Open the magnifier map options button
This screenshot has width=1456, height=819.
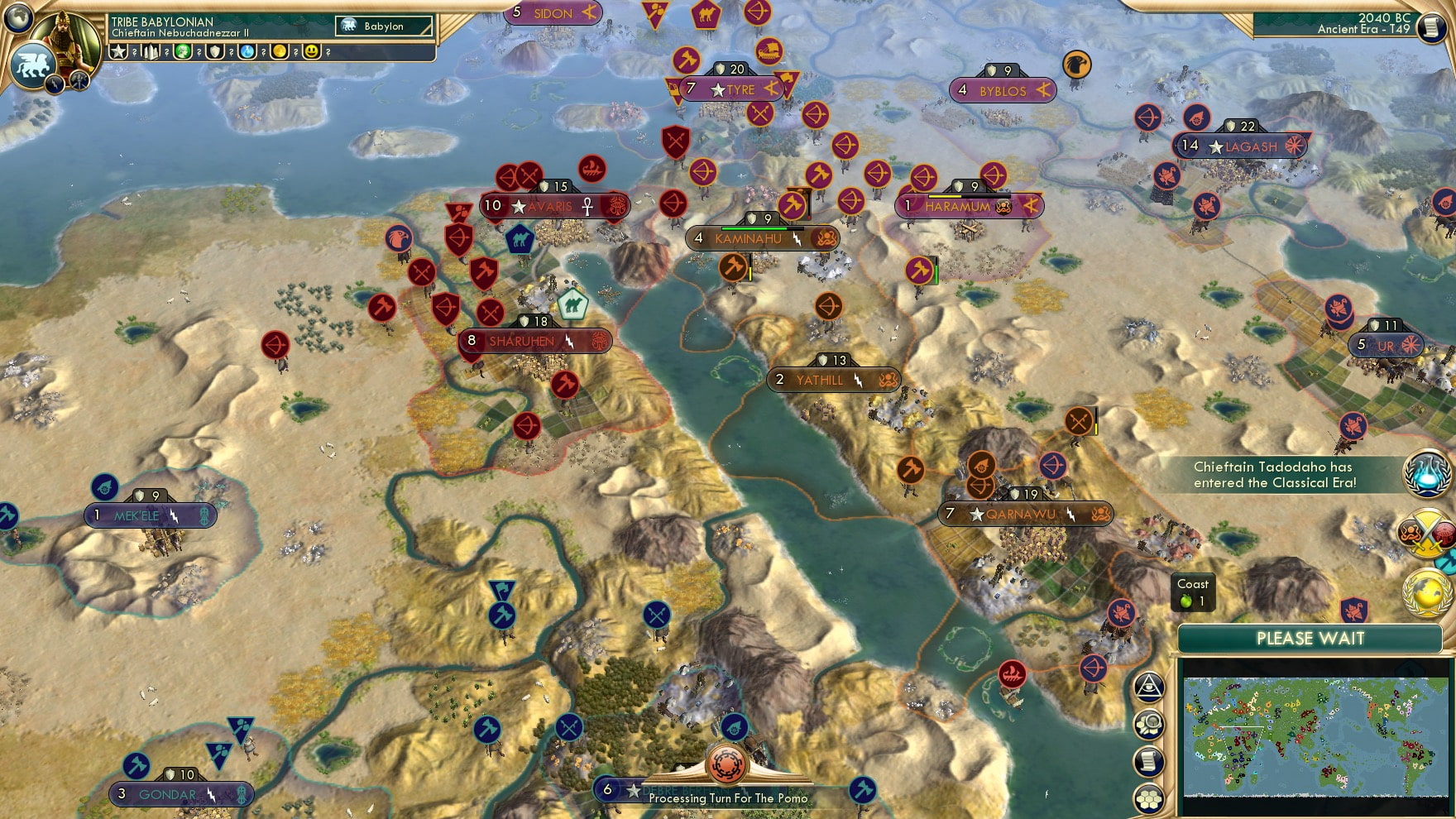pyautogui.click(x=1150, y=725)
